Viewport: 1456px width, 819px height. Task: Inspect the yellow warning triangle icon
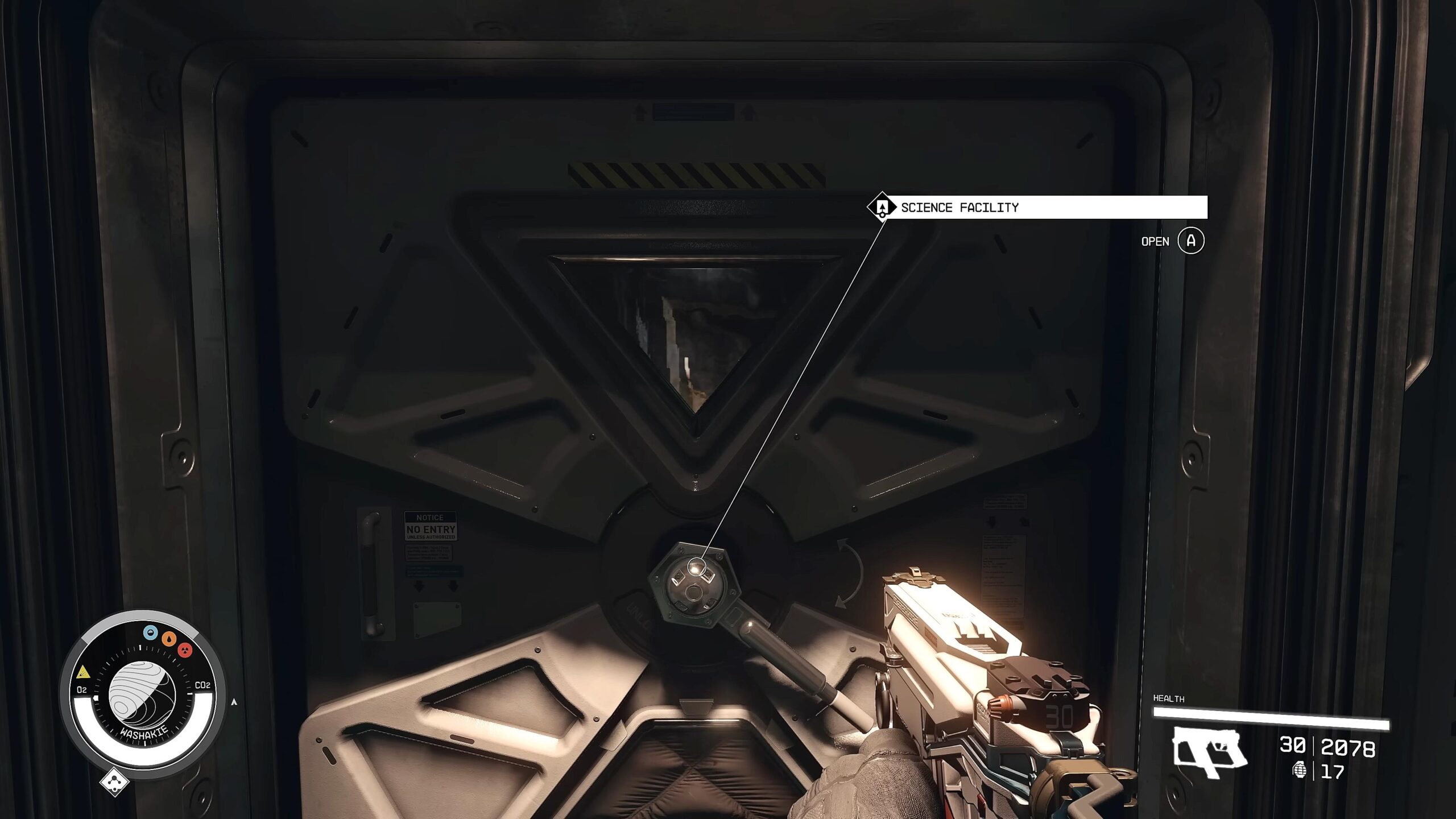83,672
